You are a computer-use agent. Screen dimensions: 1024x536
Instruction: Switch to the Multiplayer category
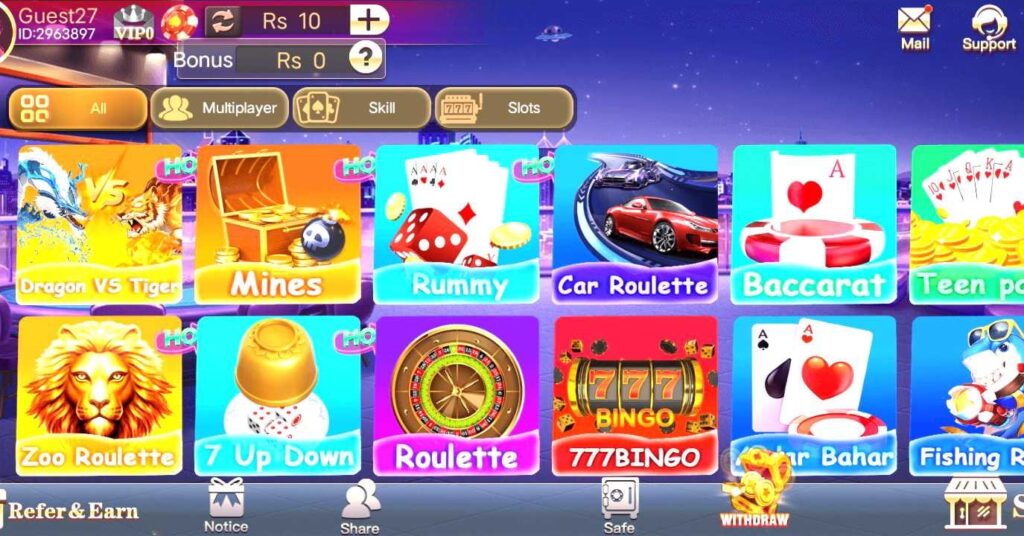pos(219,108)
